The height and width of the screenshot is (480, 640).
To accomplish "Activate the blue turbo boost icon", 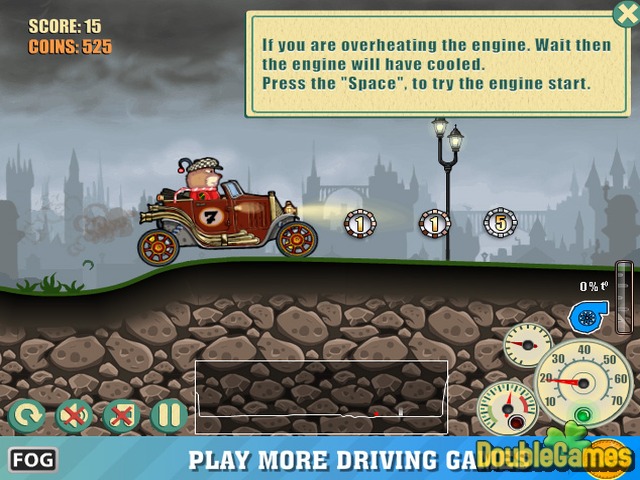I will (583, 317).
